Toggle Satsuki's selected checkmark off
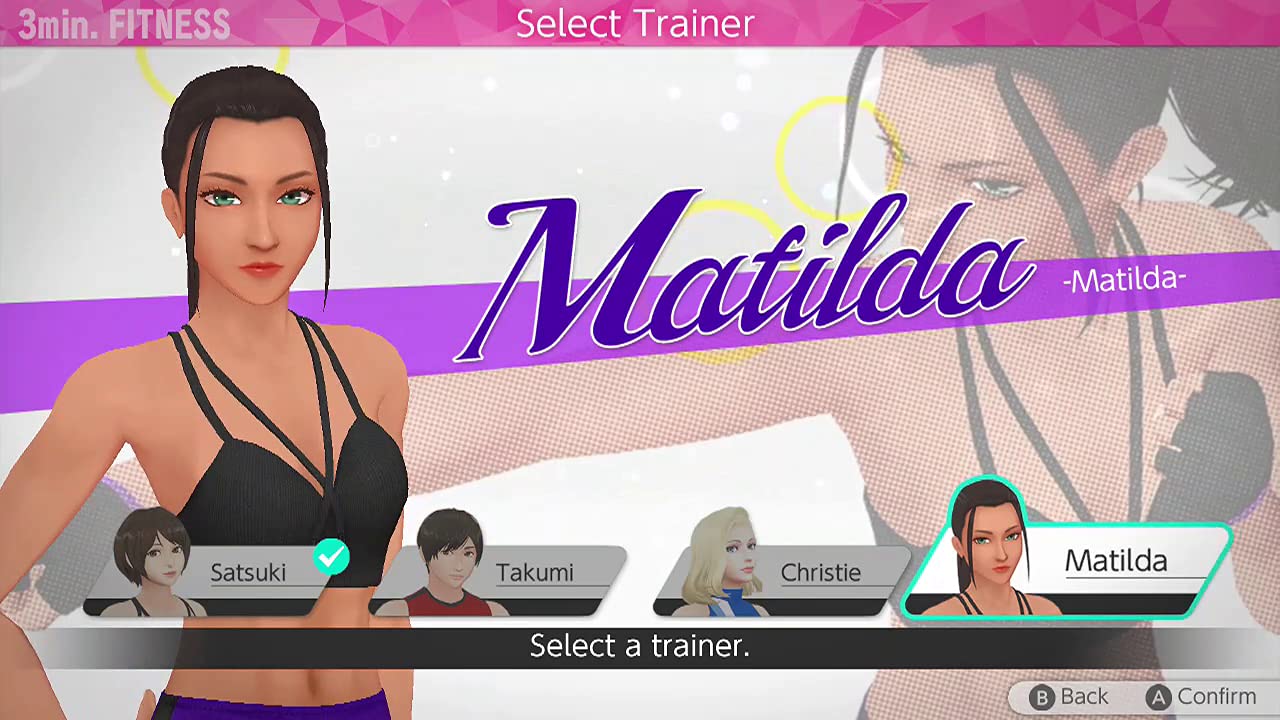Screen dimensions: 1280x720 (330, 558)
